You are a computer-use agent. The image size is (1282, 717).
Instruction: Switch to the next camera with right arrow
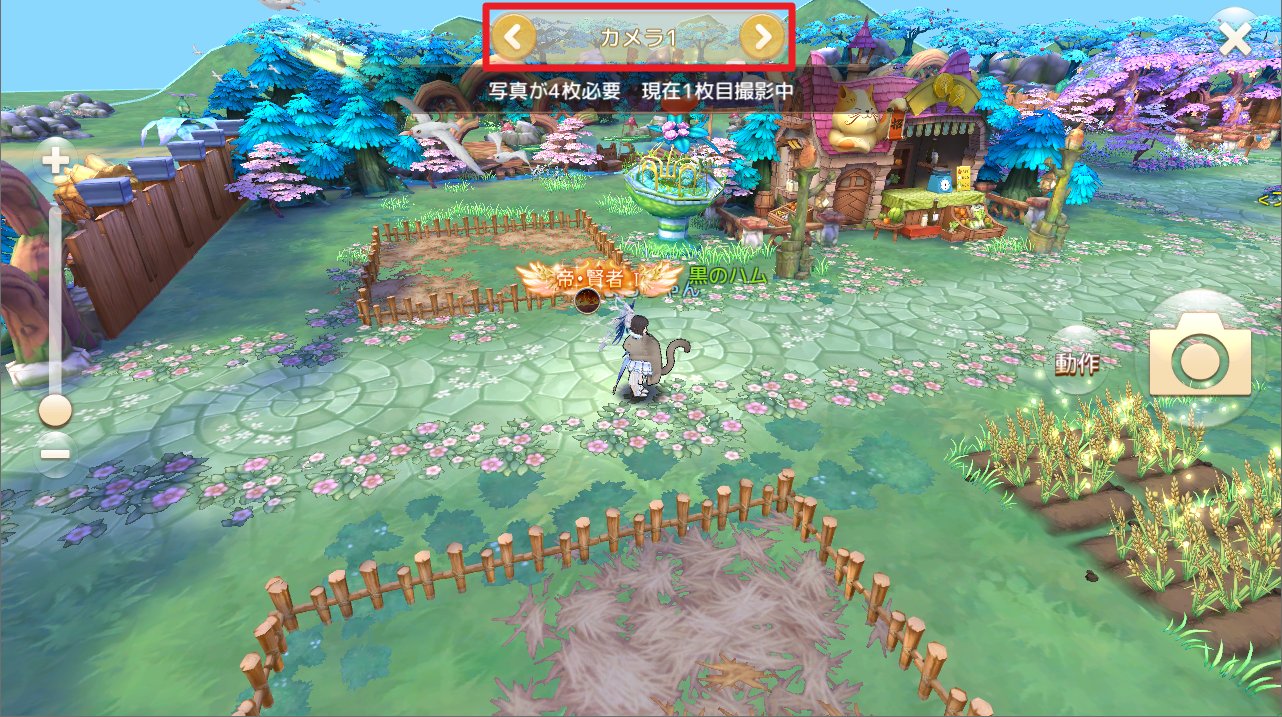763,38
